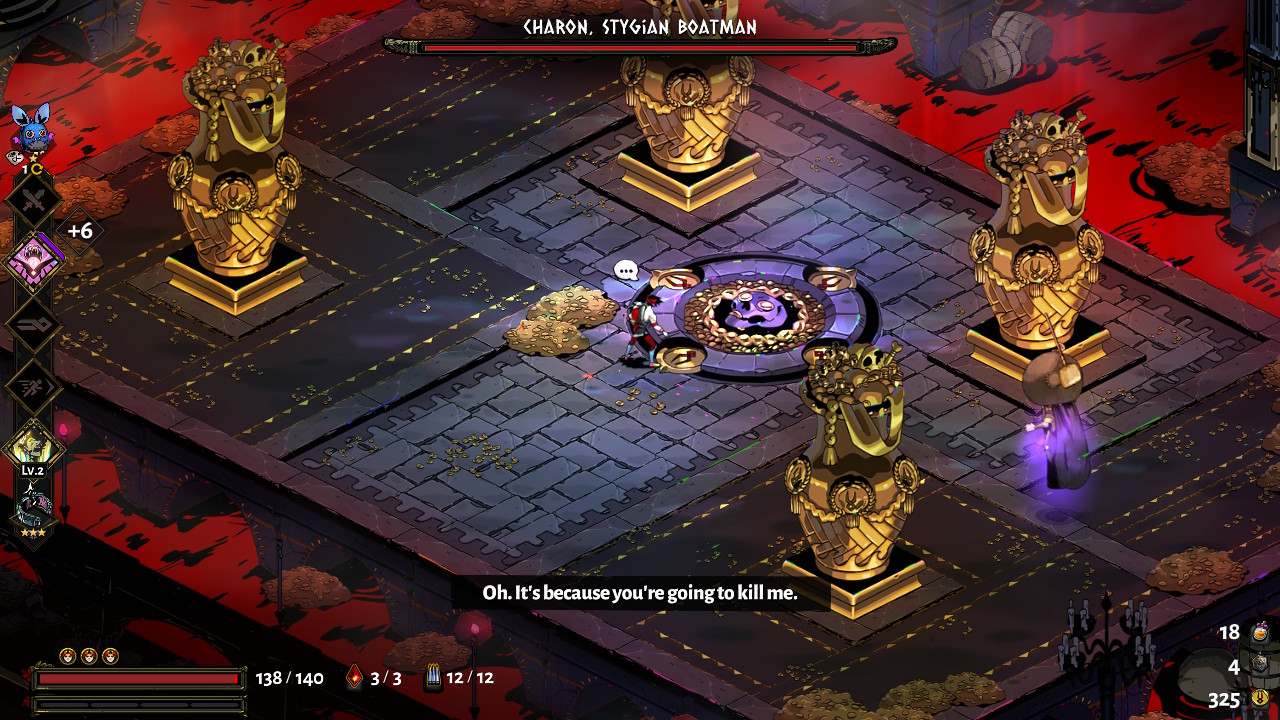Screen dimensions: 1280x720
Task: Click the Chthonic Key icon beside 4
Action: coord(1259,663)
